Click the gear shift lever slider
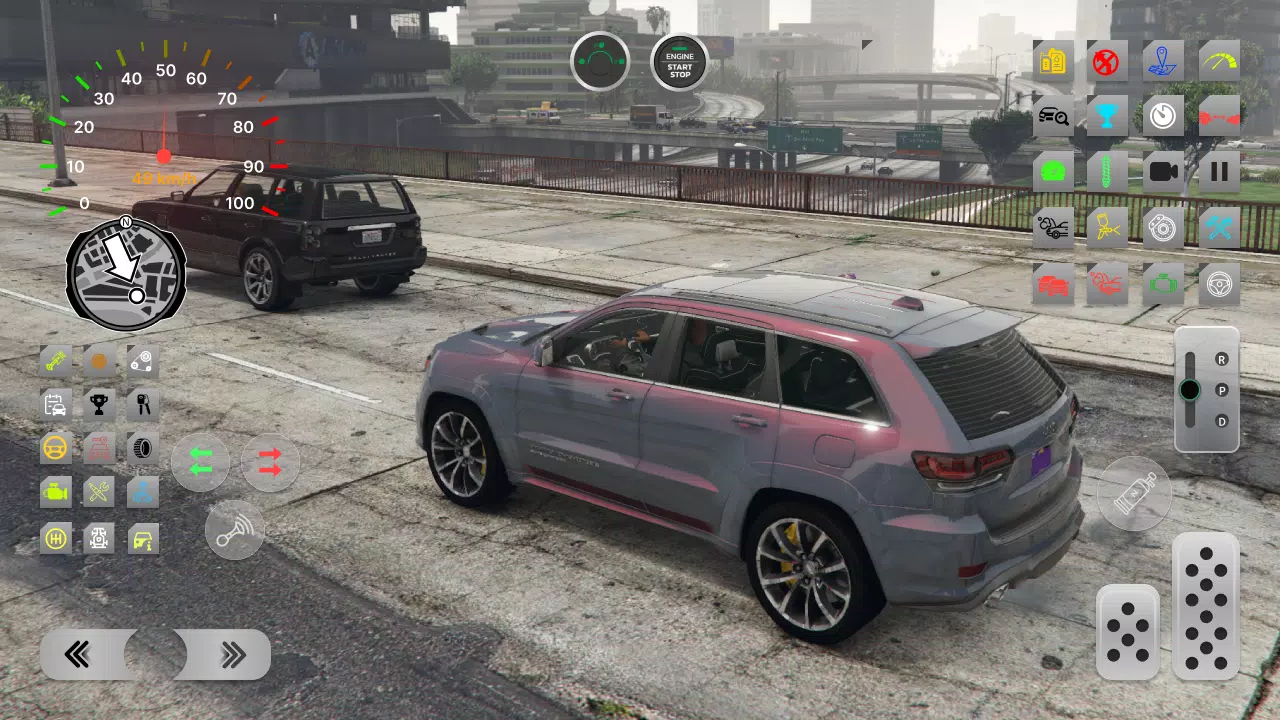Screen dimensions: 1280x720 click(1190, 390)
